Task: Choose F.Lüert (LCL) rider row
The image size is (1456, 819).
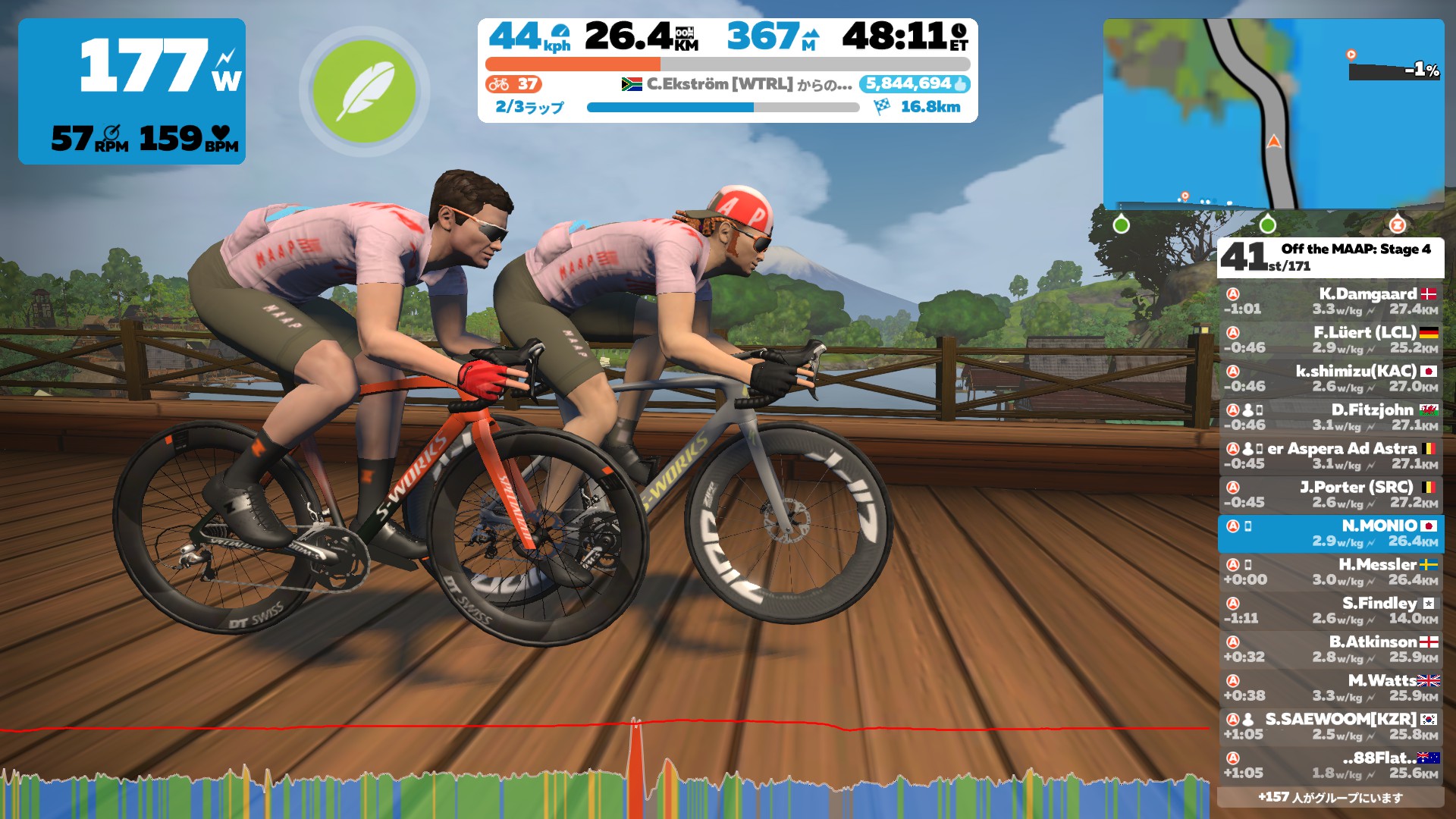Action: coord(1331,340)
